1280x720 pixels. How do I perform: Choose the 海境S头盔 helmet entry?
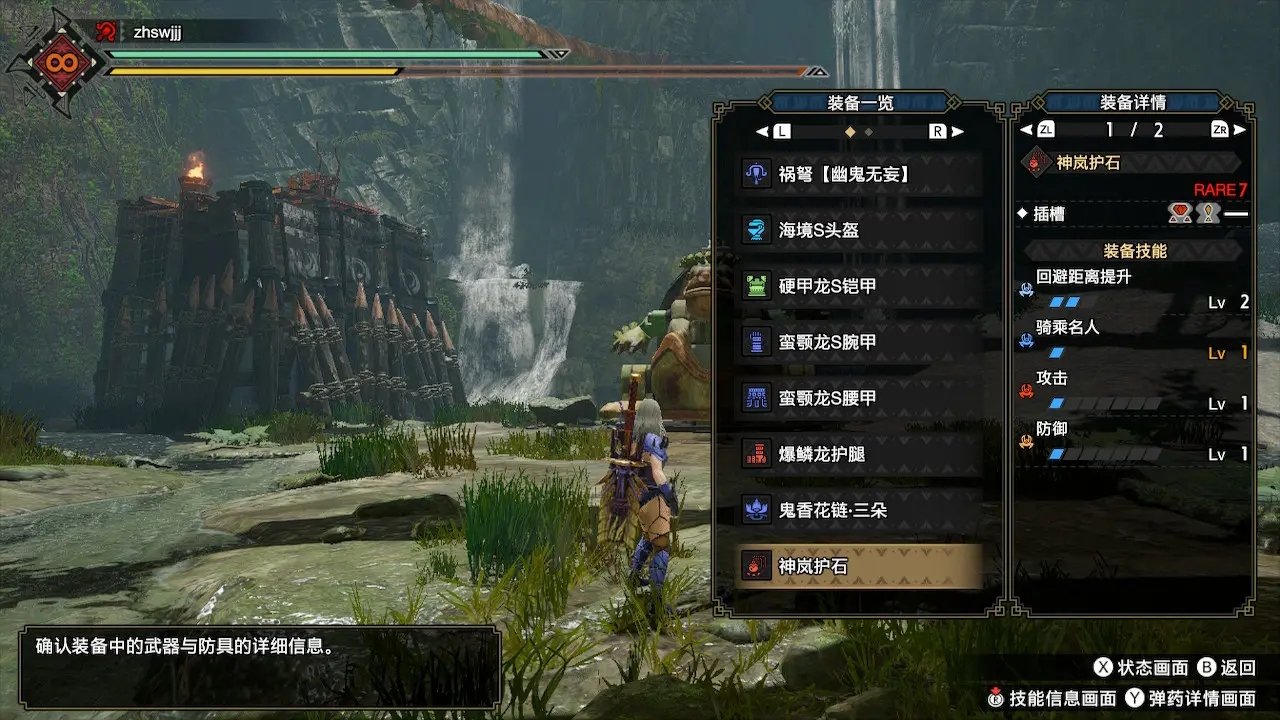(860, 230)
